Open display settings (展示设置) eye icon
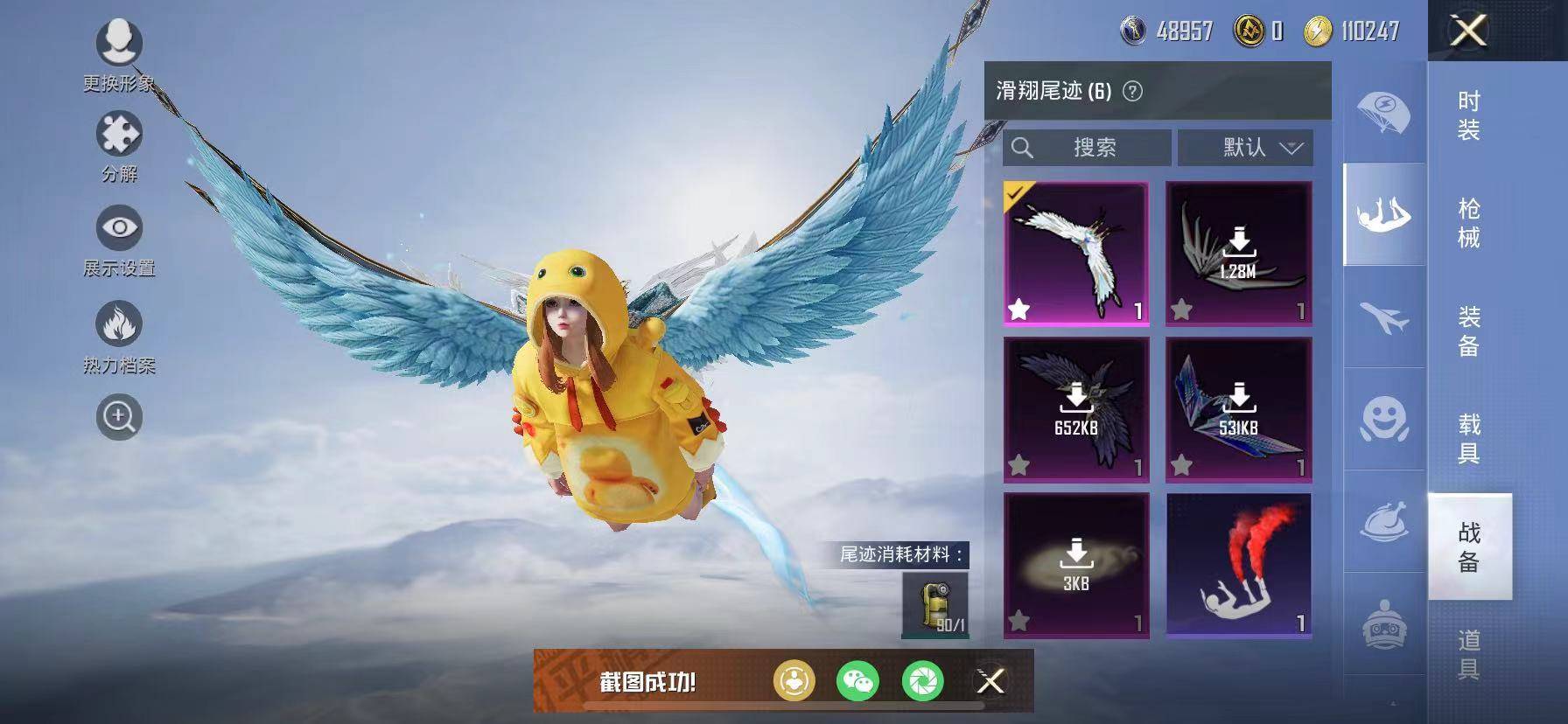Viewport: 1568px width, 724px height. (121, 227)
